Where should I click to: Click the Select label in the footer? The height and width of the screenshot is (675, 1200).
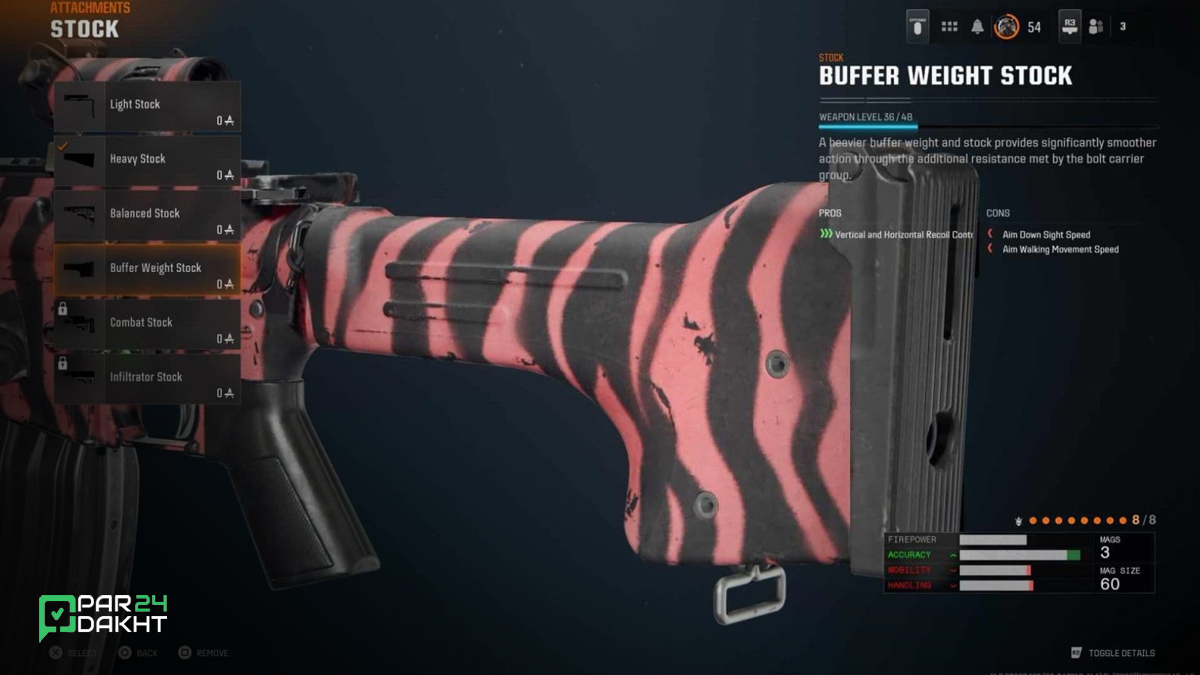click(82, 653)
